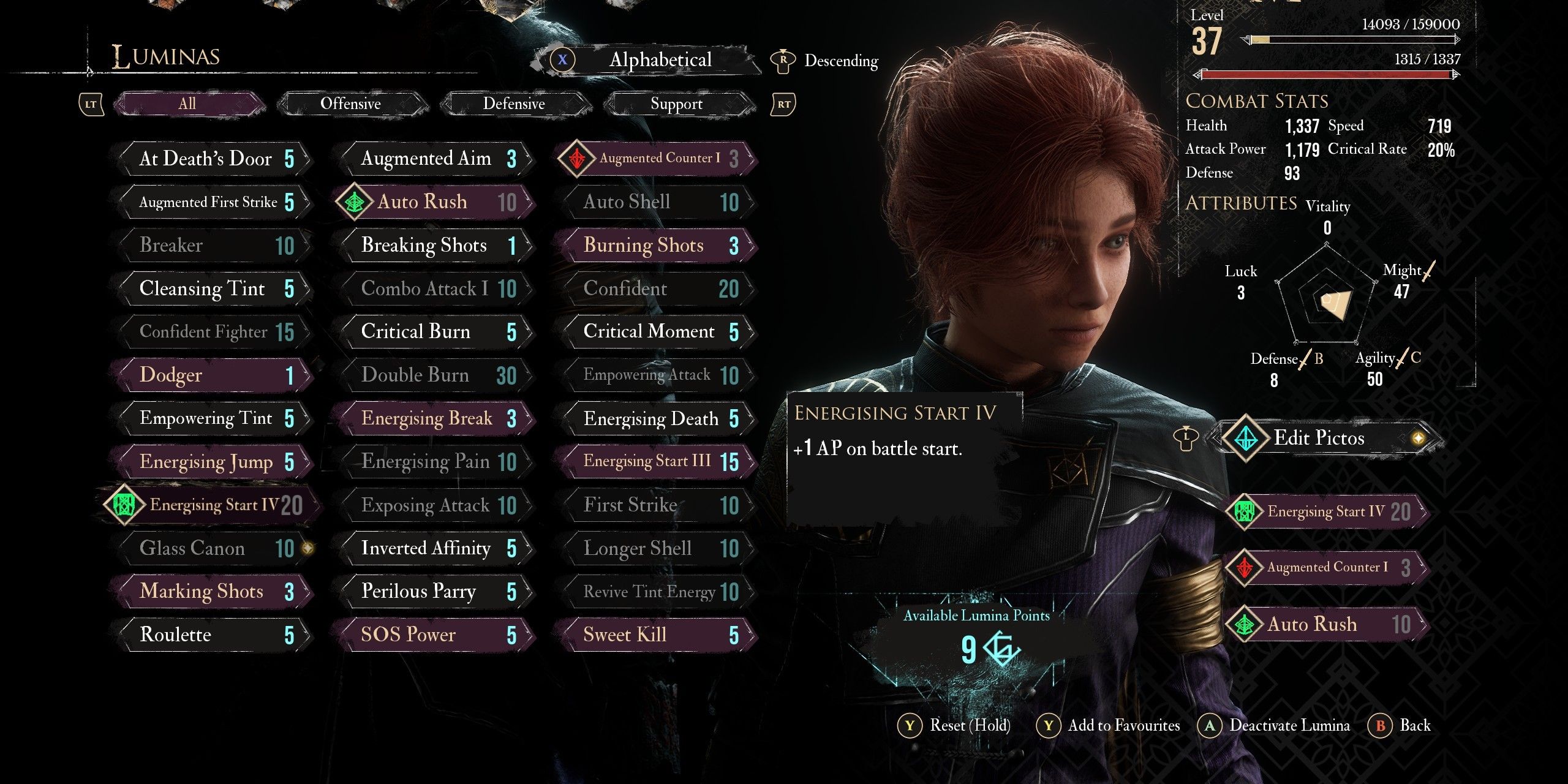Toggle the Dodger lumina
1568x784 pixels.
point(214,375)
